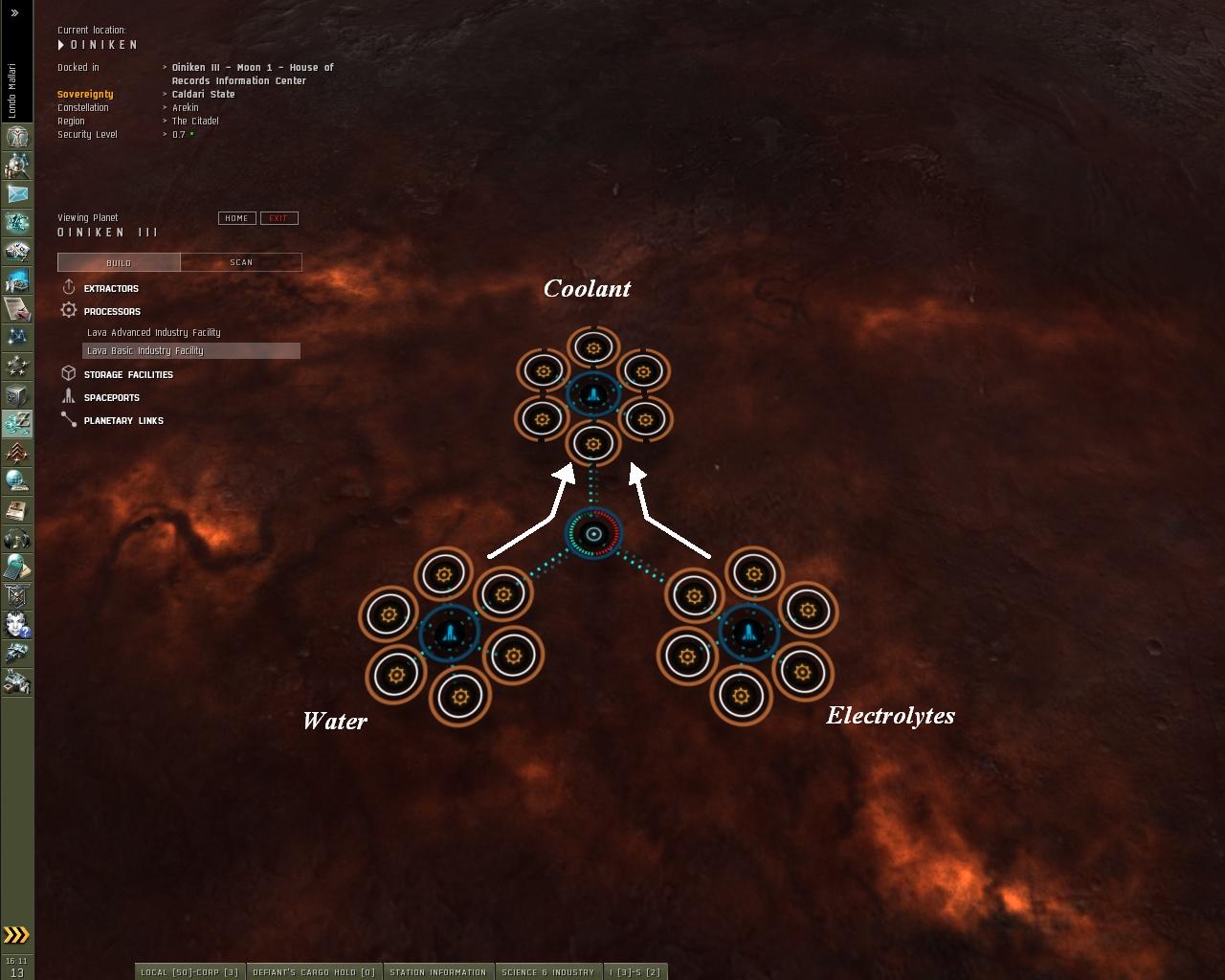The height and width of the screenshot is (980, 1225).
Task: Open Storage Facilities category
Action: 127,374
